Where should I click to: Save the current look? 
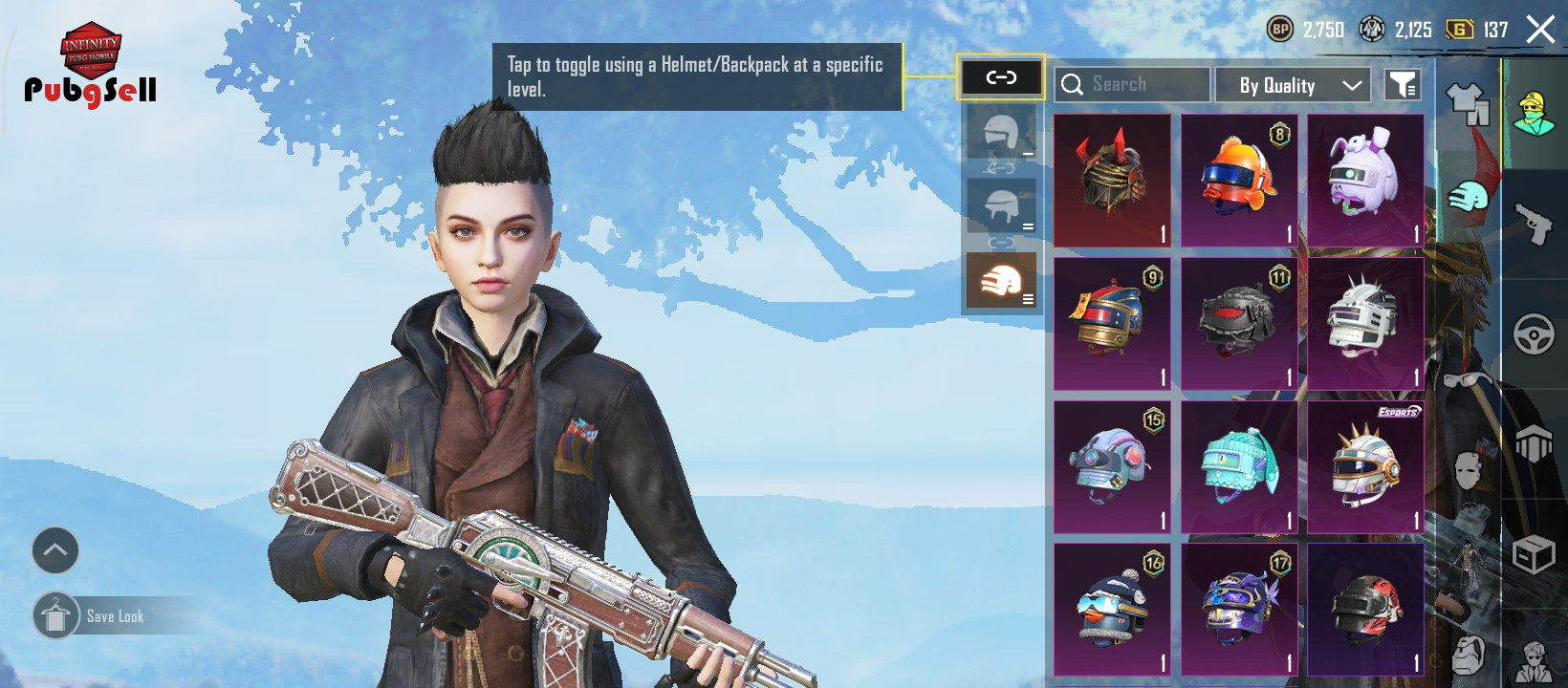115,616
